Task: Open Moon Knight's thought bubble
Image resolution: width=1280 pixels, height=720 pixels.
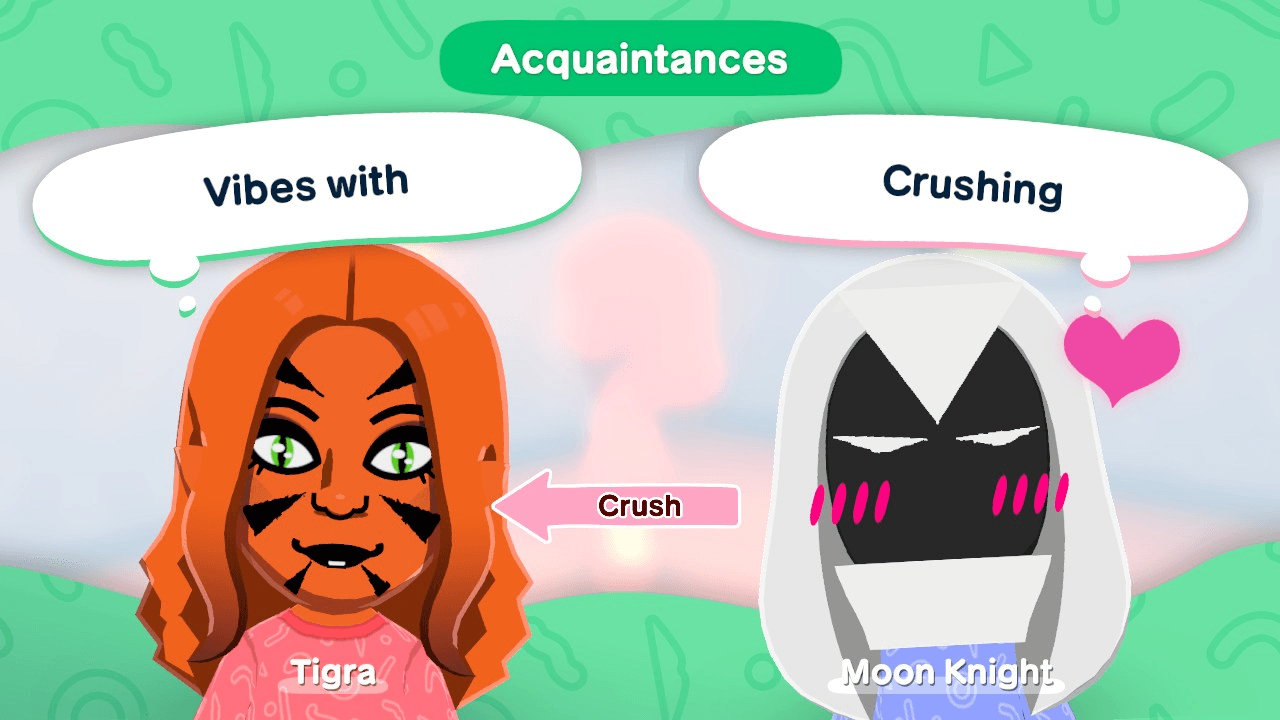Action: [x=975, y=188]
